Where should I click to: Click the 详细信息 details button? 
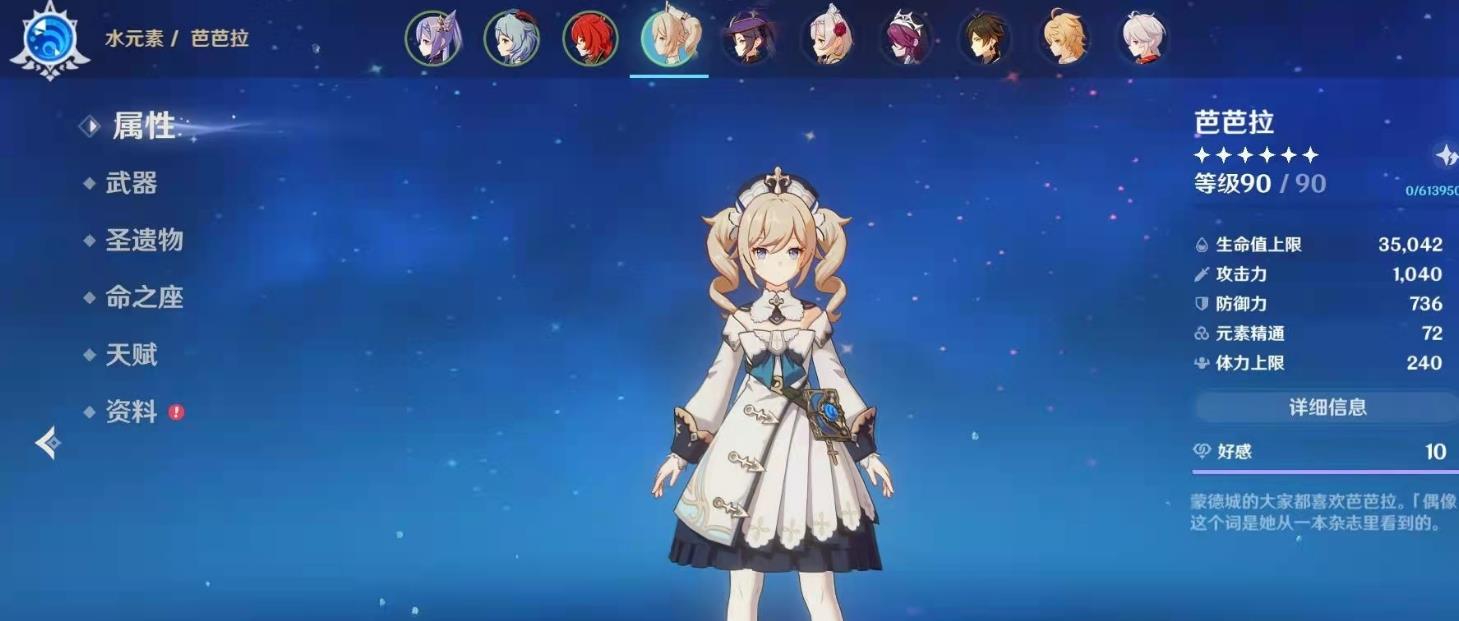click(1326, 407)
